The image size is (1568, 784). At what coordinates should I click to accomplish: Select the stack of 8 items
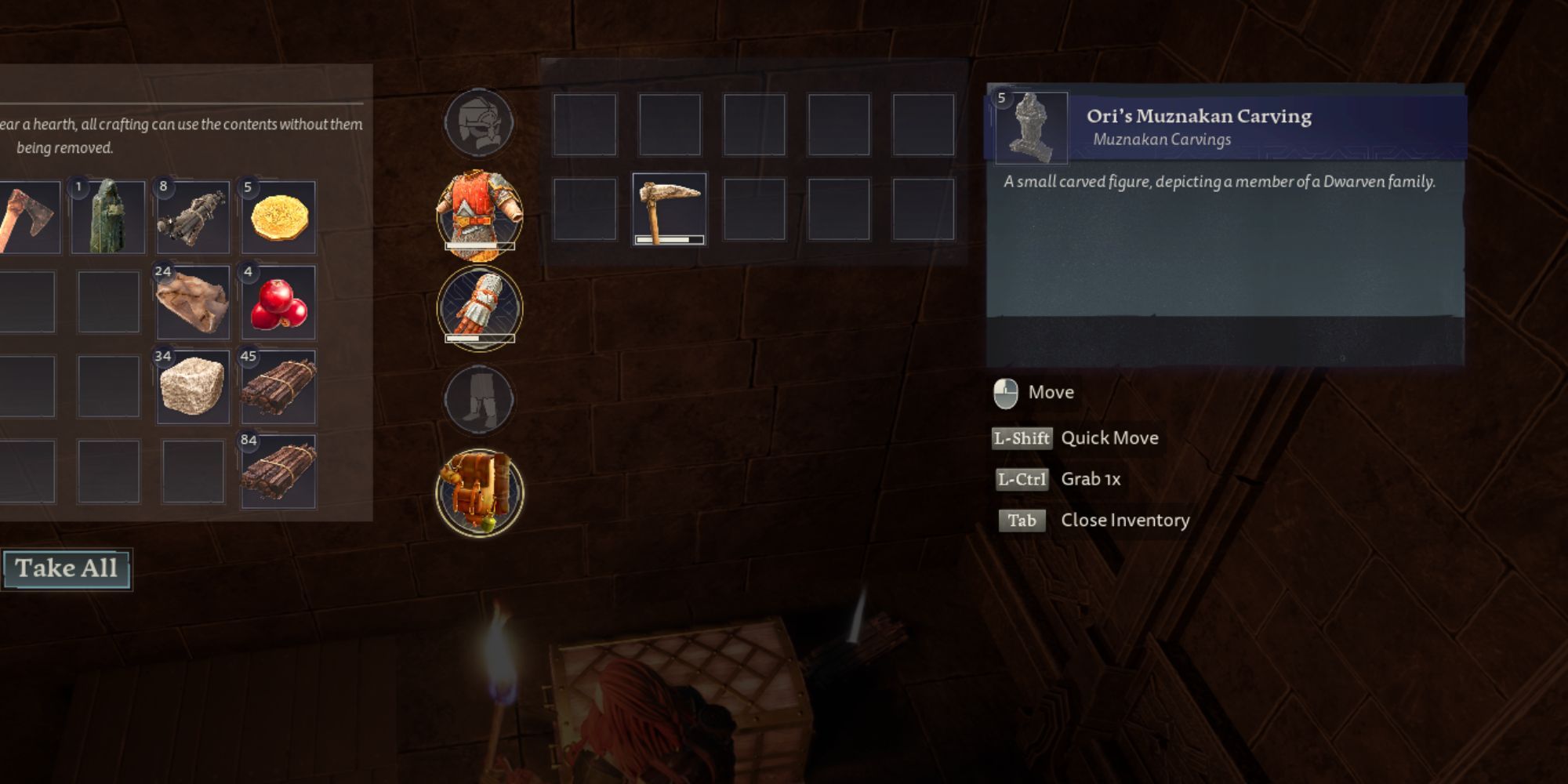tap(193, 217)
